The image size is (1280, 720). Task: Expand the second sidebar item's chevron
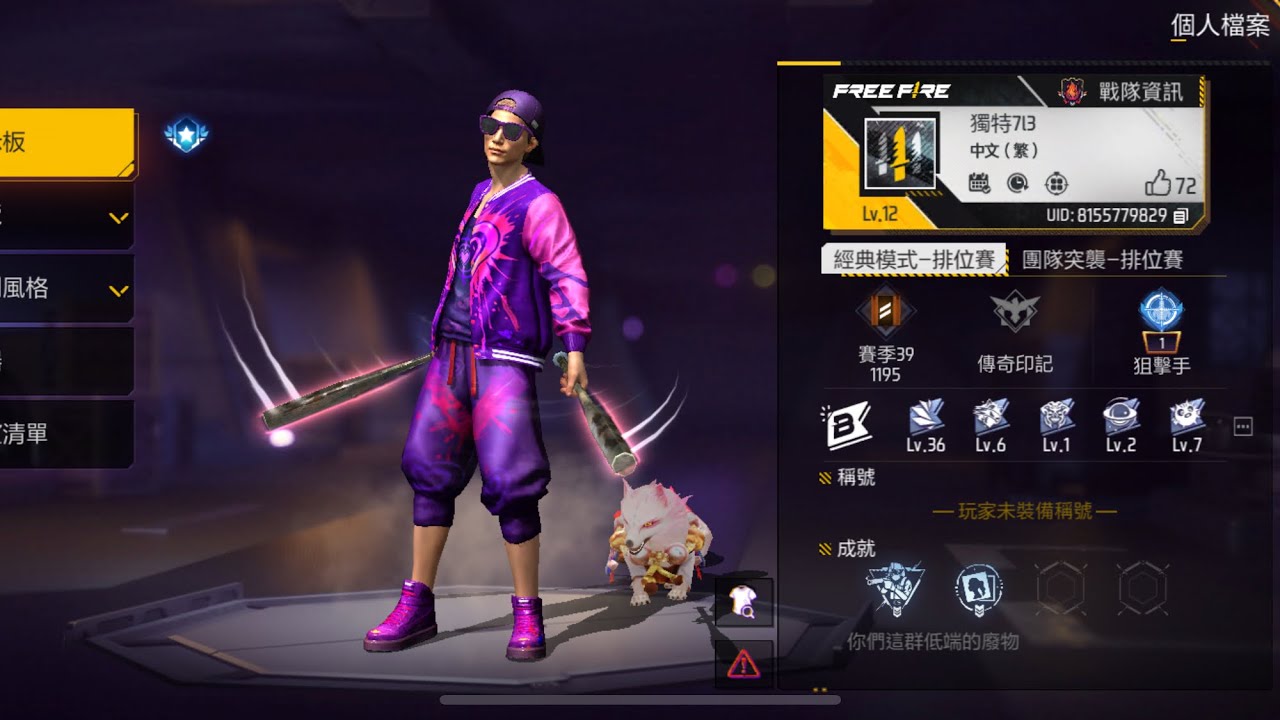pos(120,215)
